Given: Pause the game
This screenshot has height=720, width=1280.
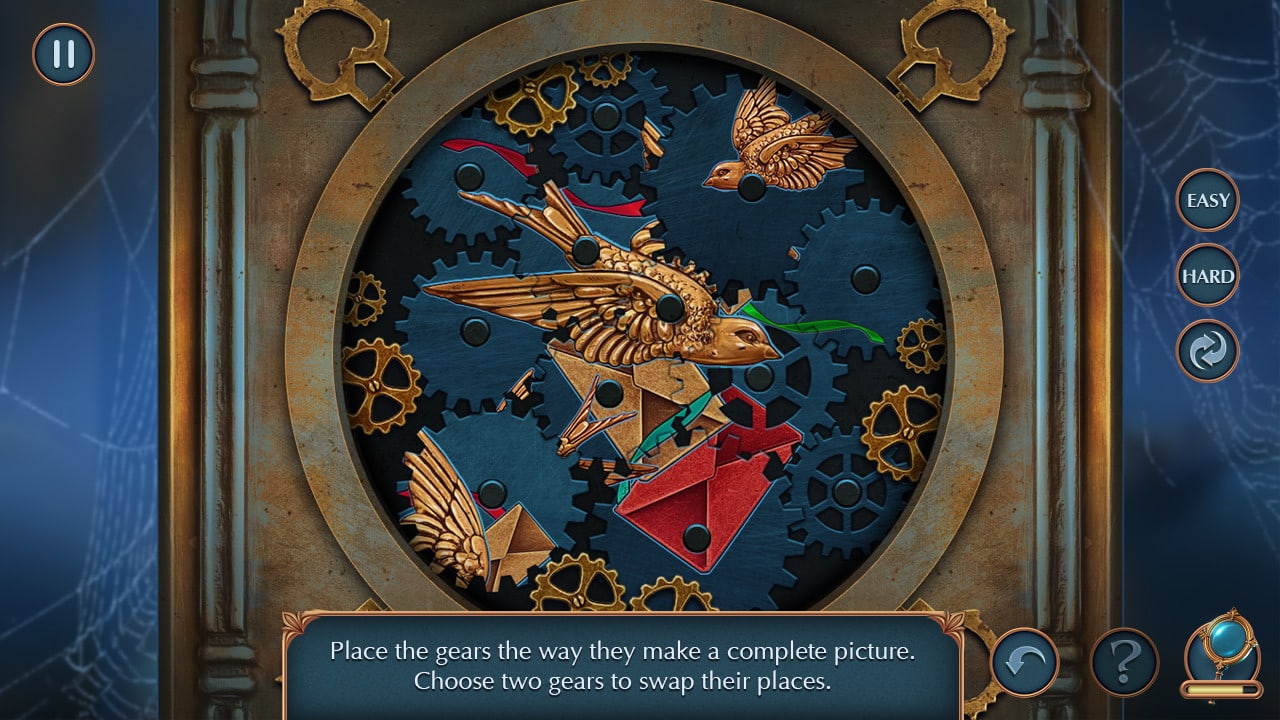Looking at the screenshot, I should [x=63, y=54].
